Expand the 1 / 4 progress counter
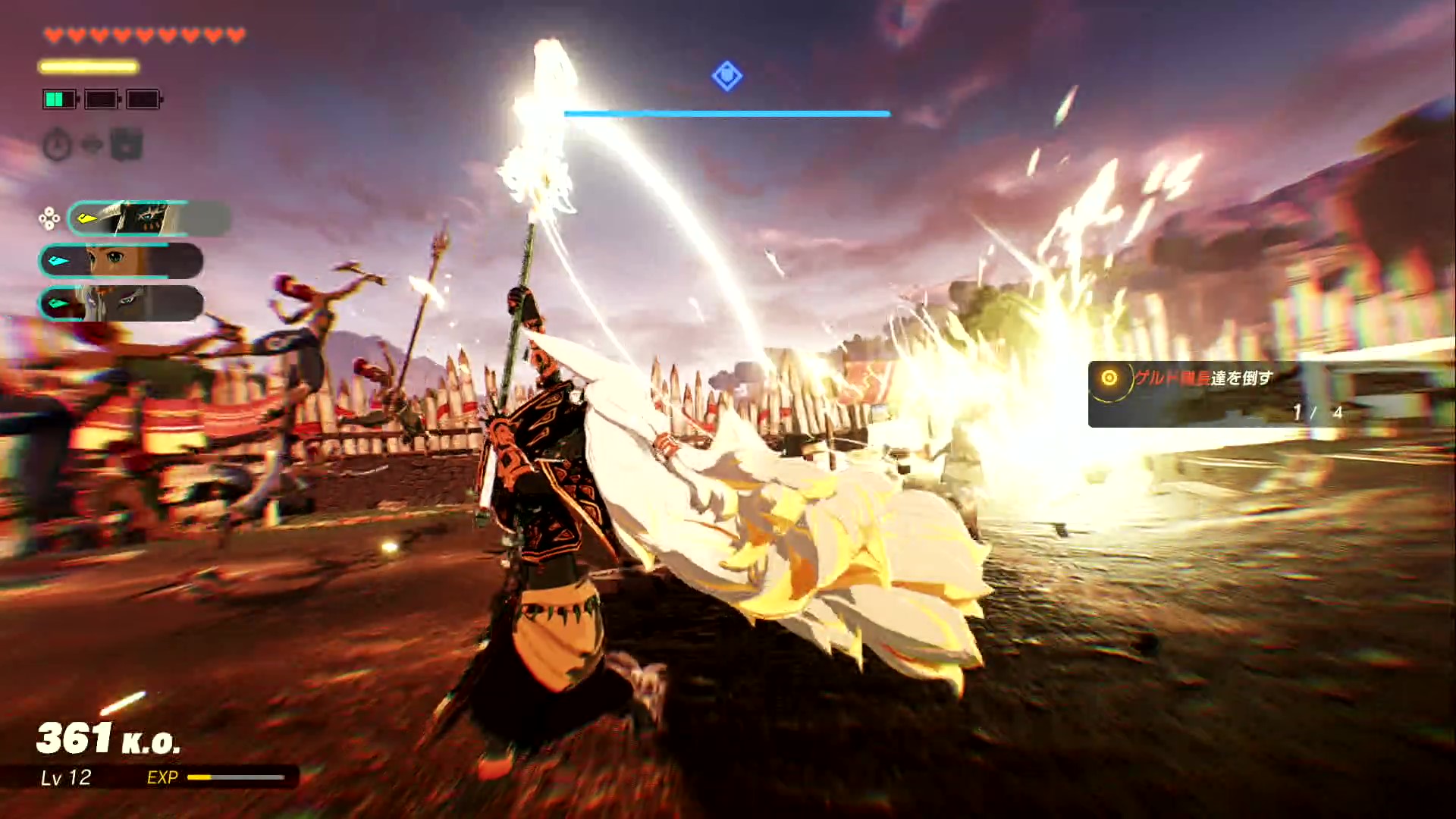This screenshot has height=819, width=1456. [1316, 413]
